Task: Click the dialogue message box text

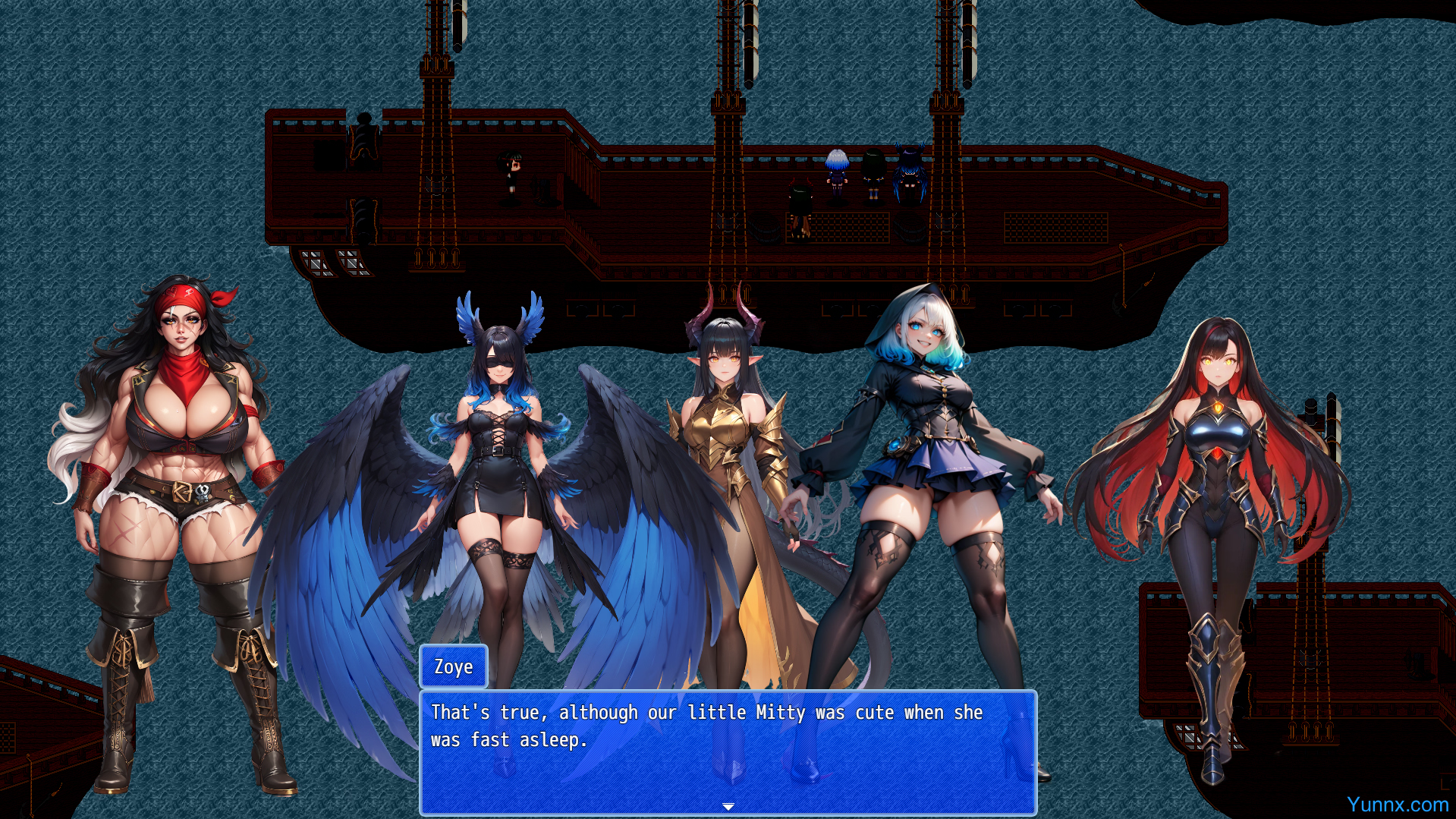Action: coord(706,726)
